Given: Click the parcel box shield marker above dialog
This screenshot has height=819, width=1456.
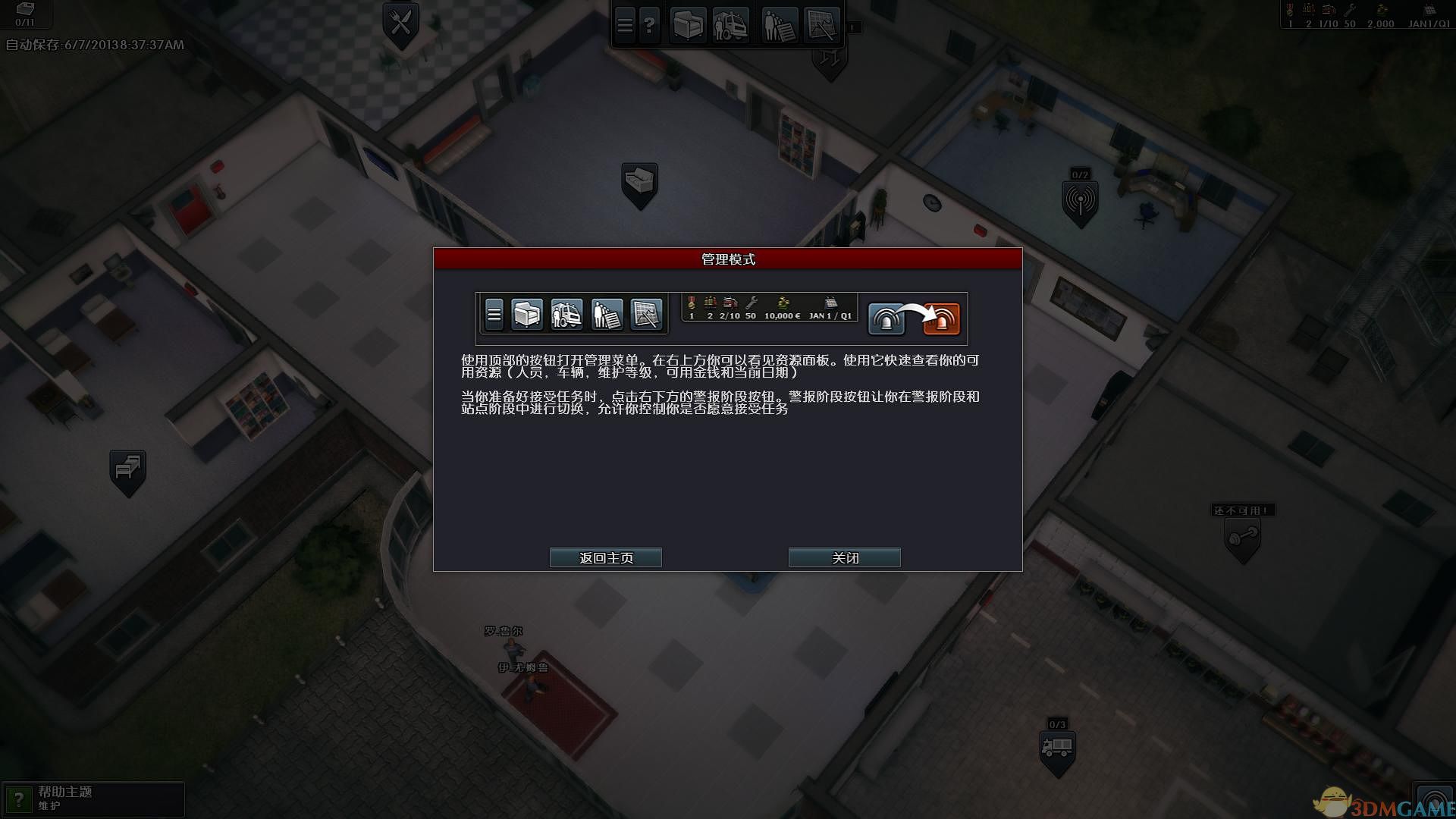Looking at the screenshot, I should 639,176.
